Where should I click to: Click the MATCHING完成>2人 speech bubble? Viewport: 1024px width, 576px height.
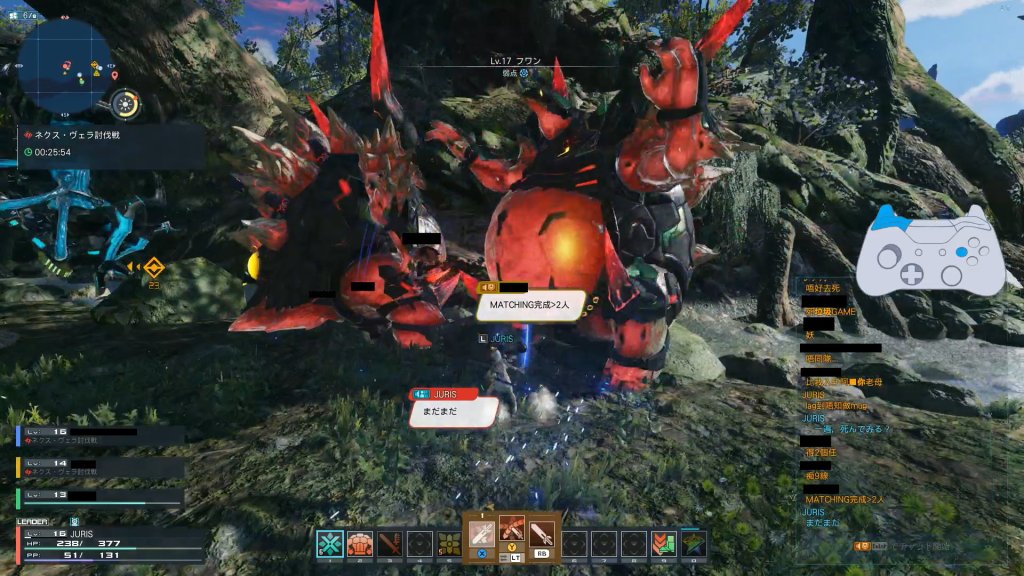point(531,305)
